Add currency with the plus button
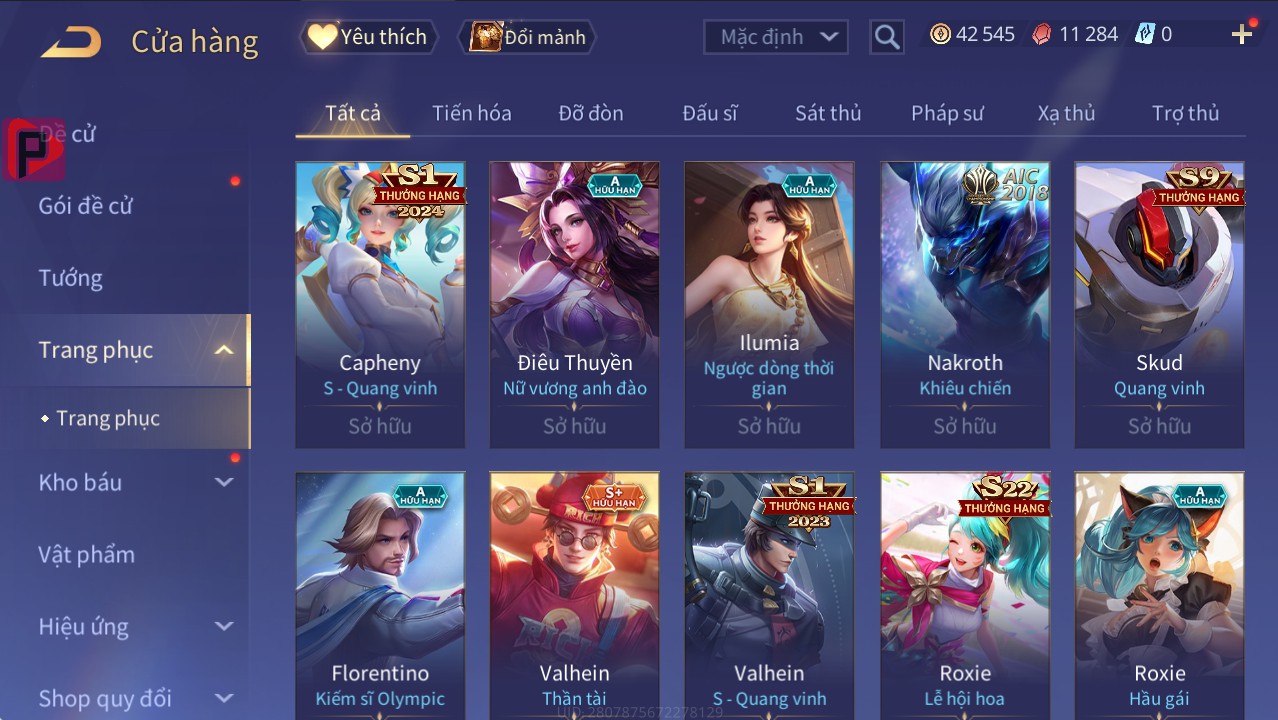1278x720 pixels. (1242, 35)
